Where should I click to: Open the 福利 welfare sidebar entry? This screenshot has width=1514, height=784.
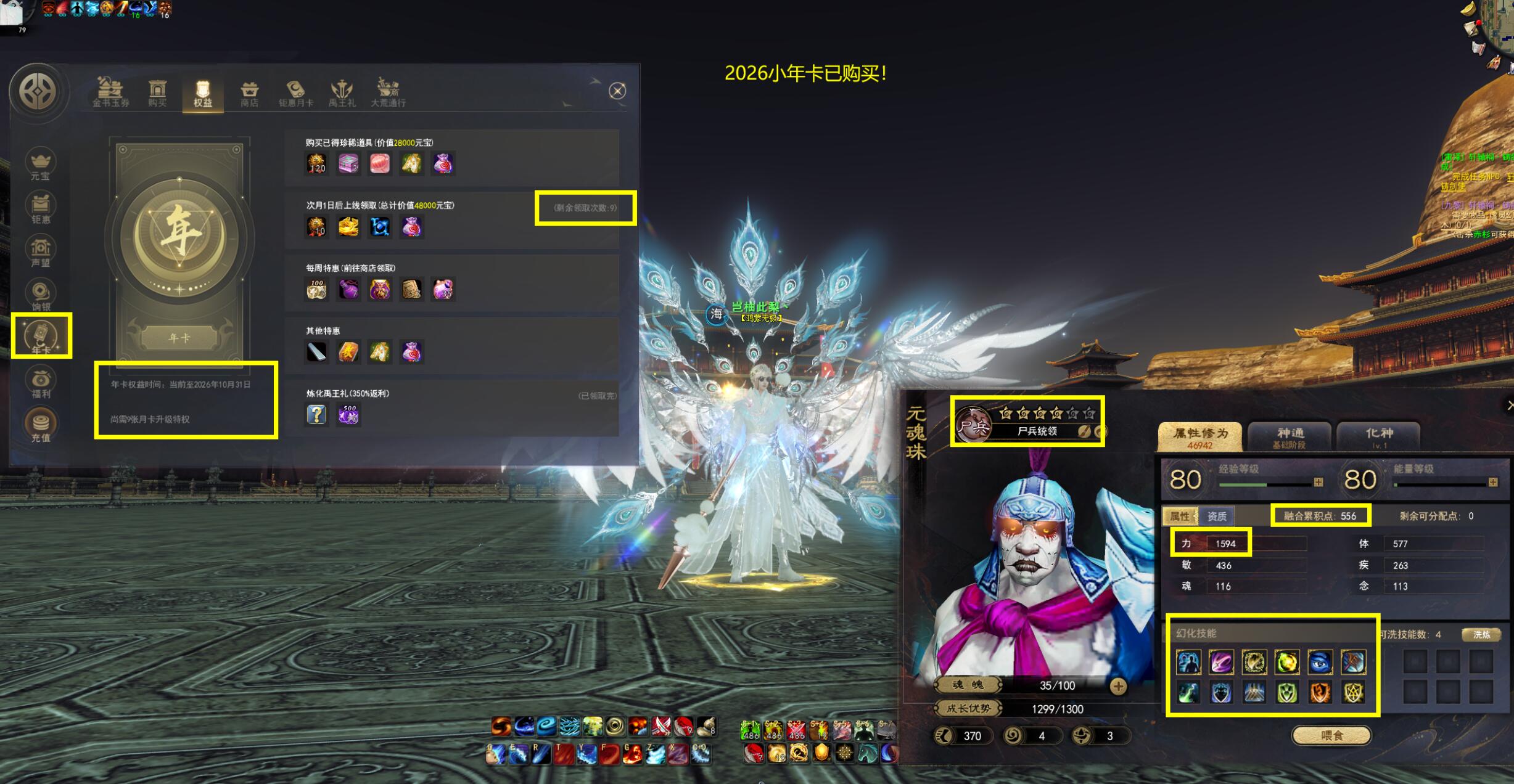coord(41,382)
